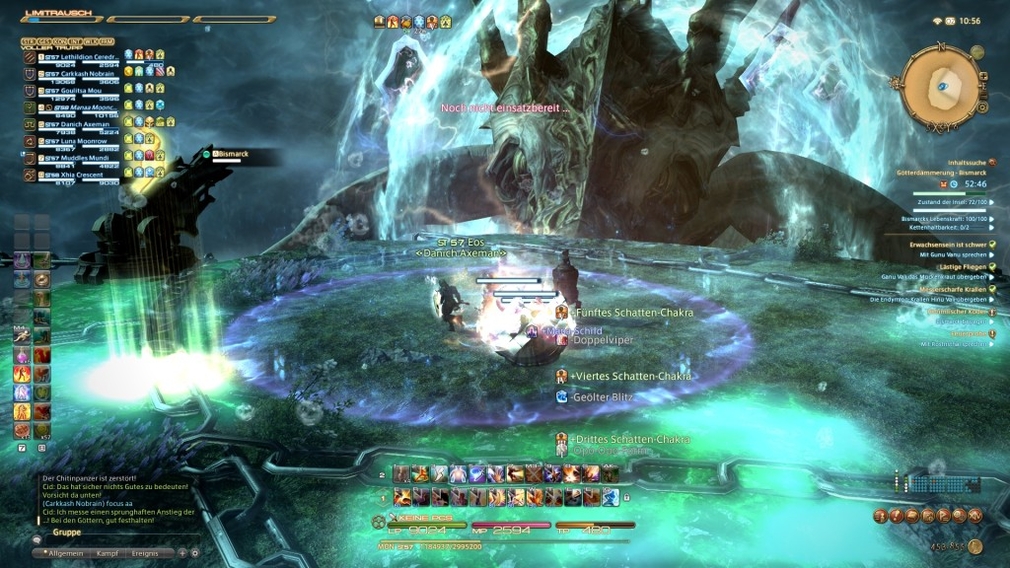This screenshot has width=1010, height=568.
Task: Click the circular minimap
Action: (x=941, y=87)
